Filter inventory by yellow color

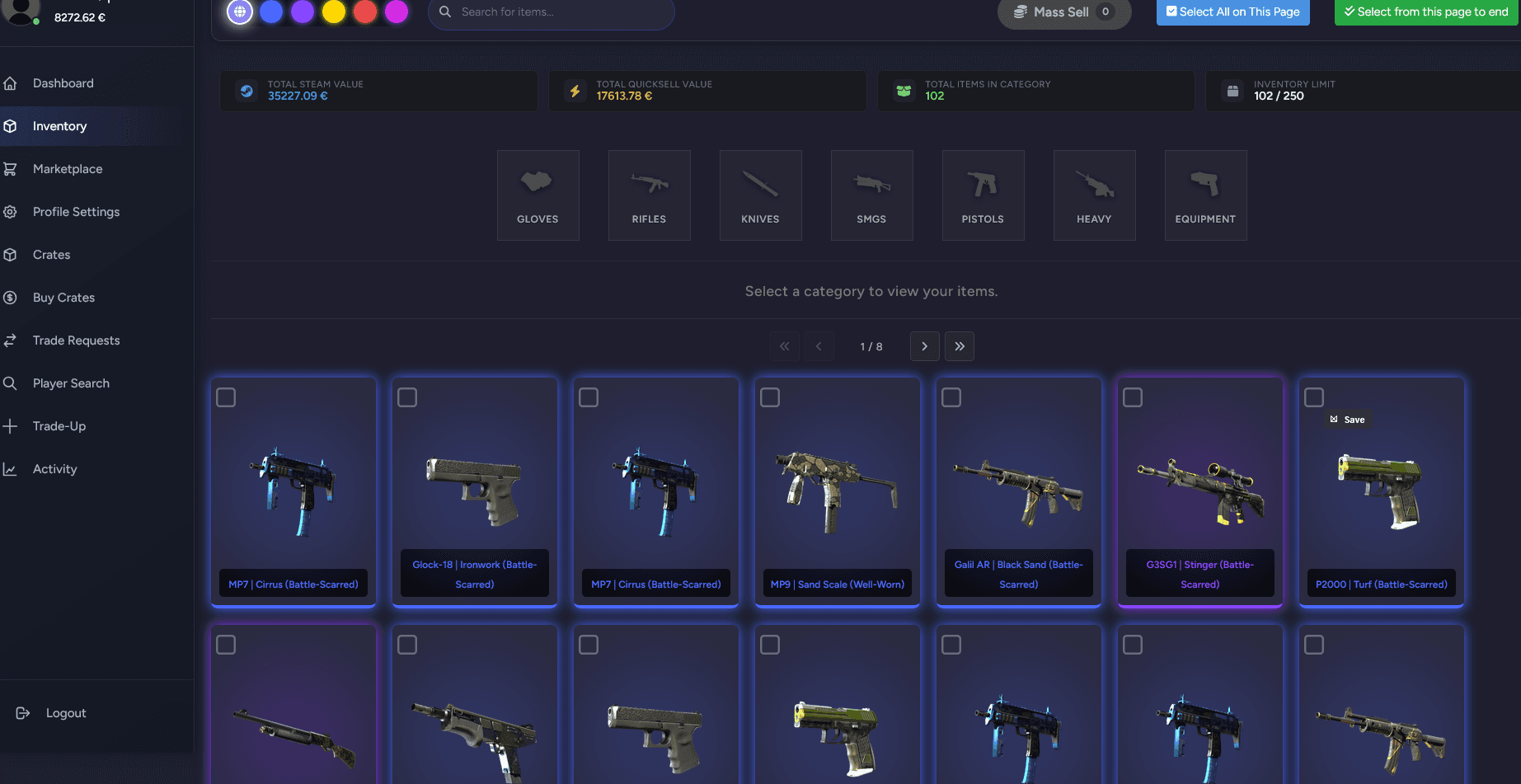(x=334, y=12)
